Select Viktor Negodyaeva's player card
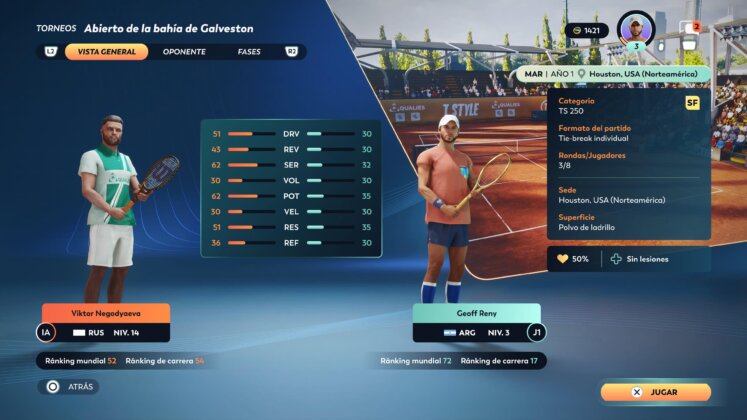Image resolution: width=747 pixels, height=420 pixels. tap(106, 323)
